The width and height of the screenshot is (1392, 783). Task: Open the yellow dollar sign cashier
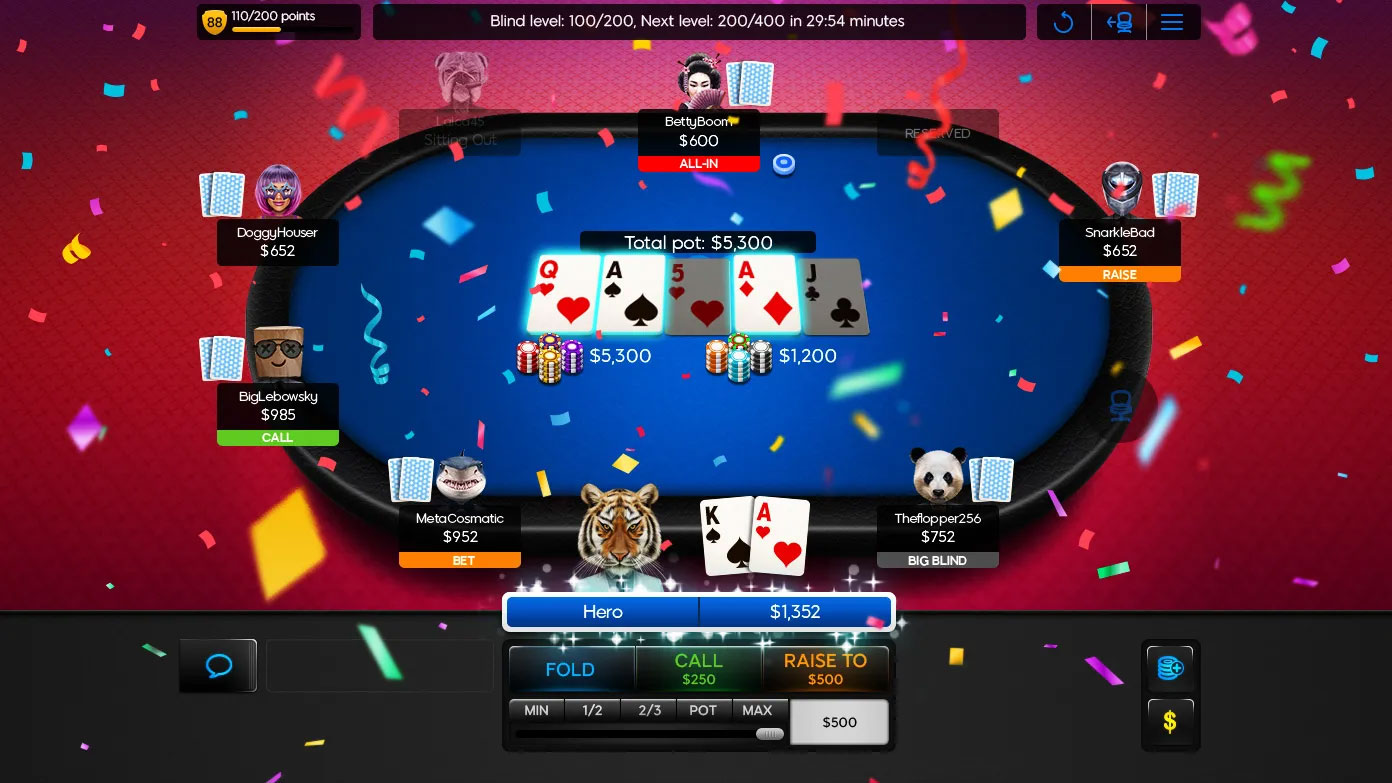pos(1170,720)
